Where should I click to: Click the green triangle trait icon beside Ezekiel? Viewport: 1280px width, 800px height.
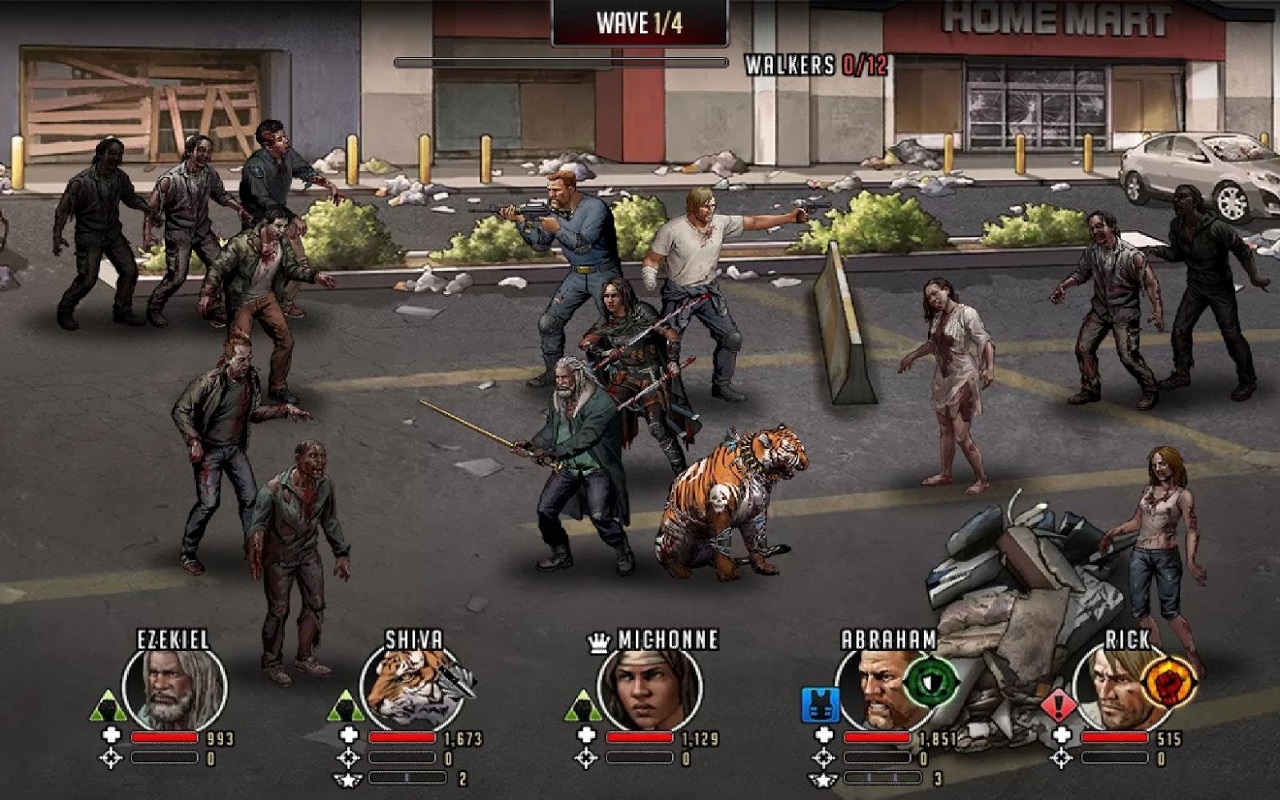108,706
